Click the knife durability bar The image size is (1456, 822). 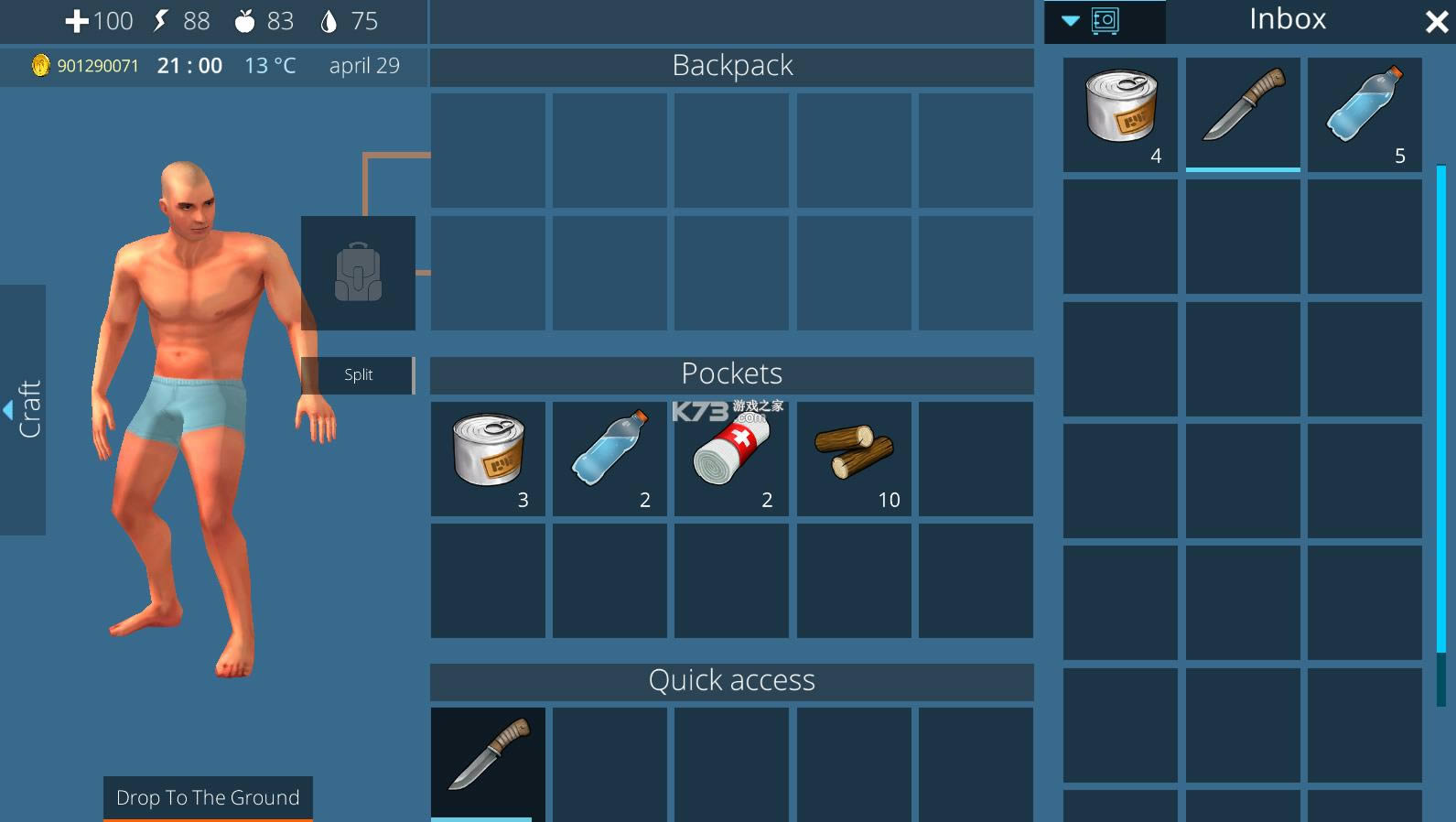click(x=1242, y=168)
